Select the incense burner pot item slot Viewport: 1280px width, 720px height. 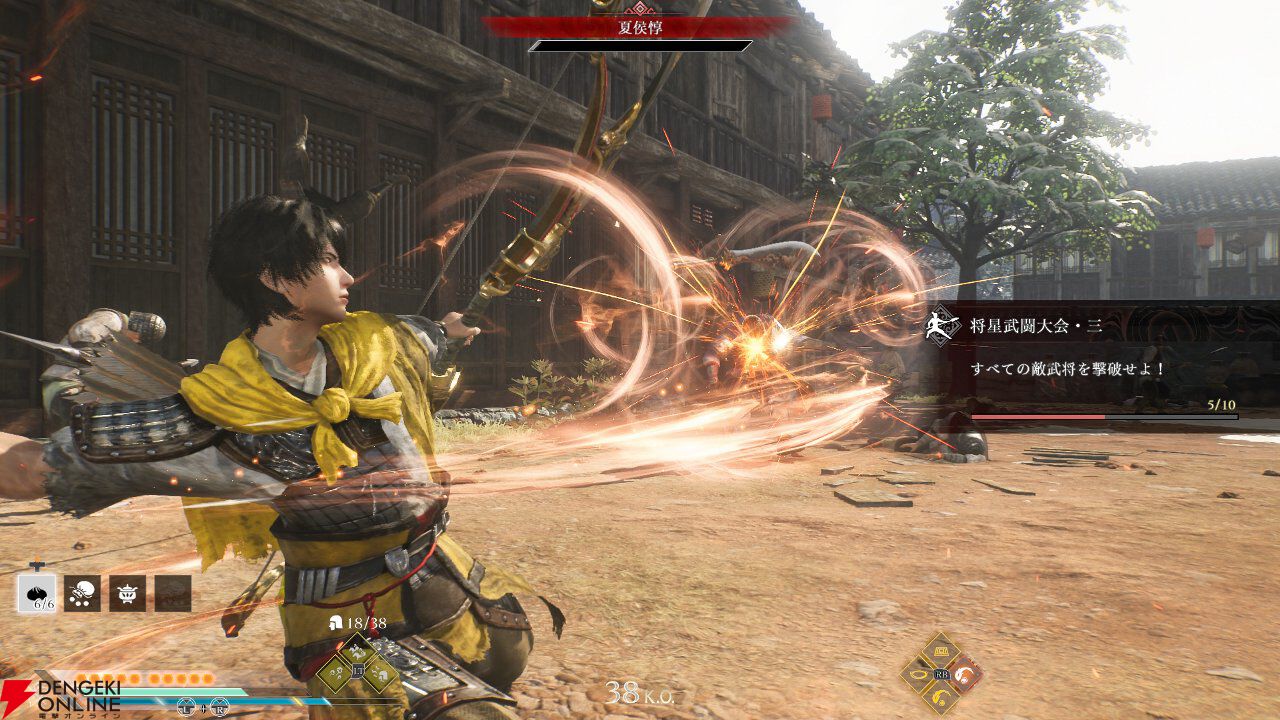coord(127,593)
